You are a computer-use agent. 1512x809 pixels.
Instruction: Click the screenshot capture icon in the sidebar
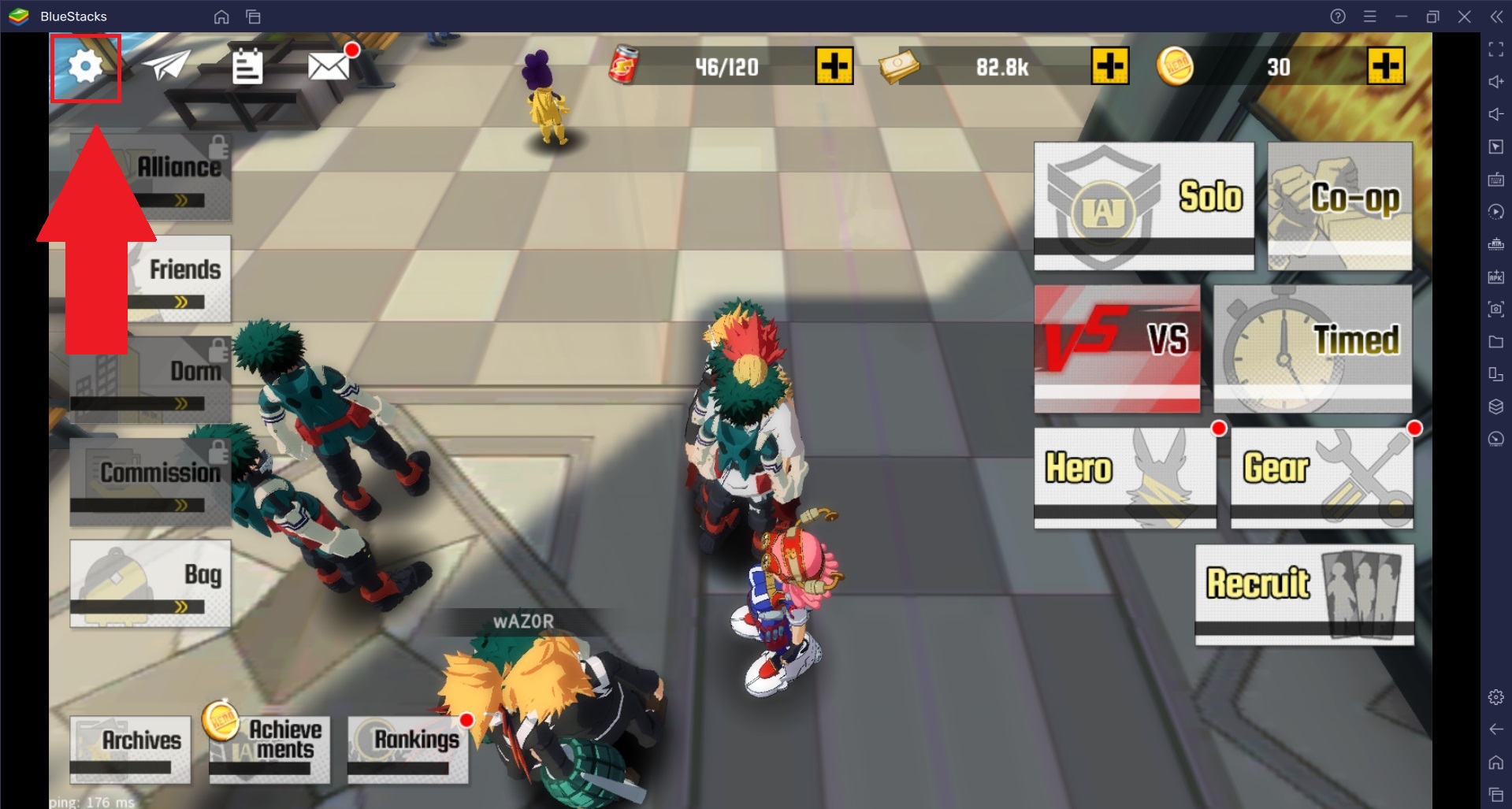point(1495,308)
